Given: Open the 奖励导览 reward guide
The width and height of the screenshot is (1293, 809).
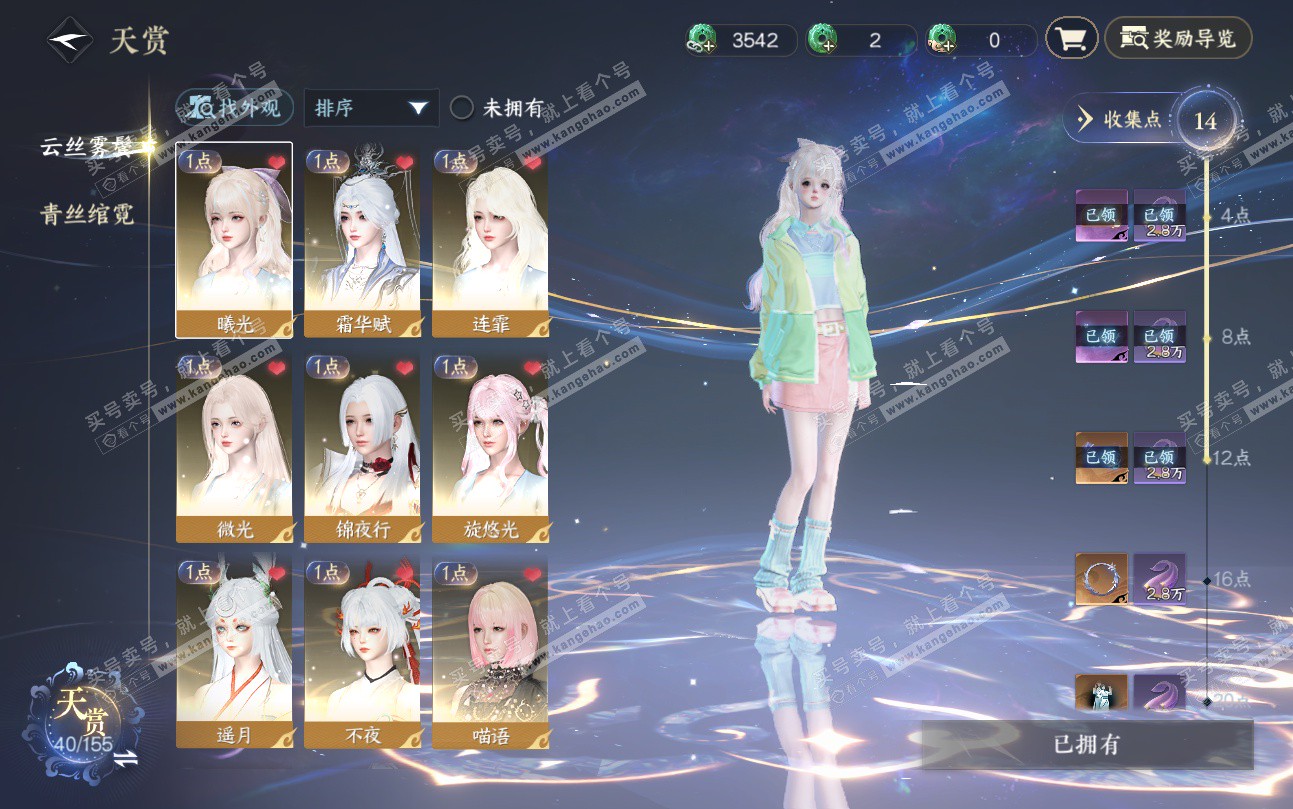Looking at the screenshot, I should click(x=1178, y=39).
